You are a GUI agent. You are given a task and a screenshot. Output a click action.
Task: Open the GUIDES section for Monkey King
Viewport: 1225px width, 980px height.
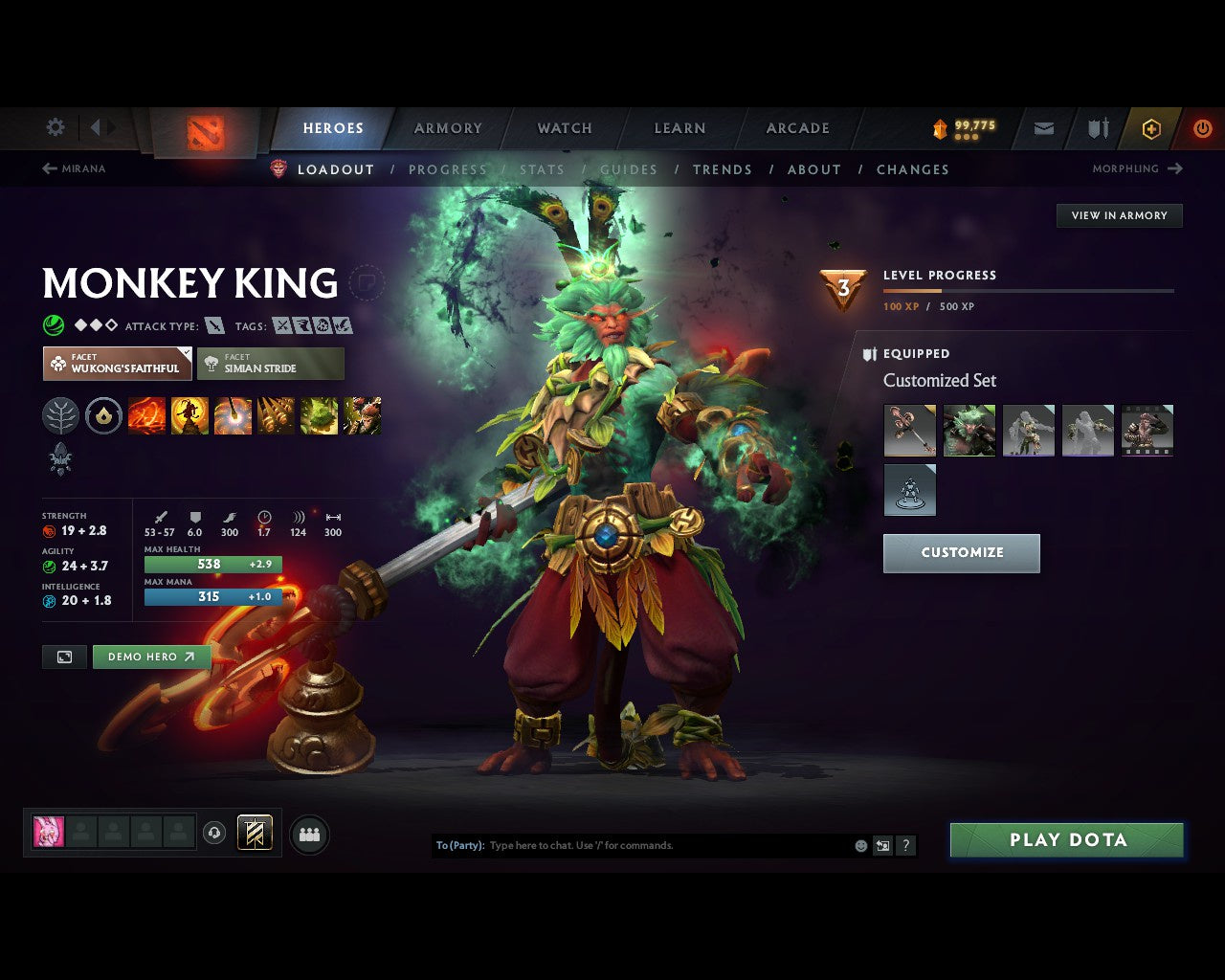(629, 169)
